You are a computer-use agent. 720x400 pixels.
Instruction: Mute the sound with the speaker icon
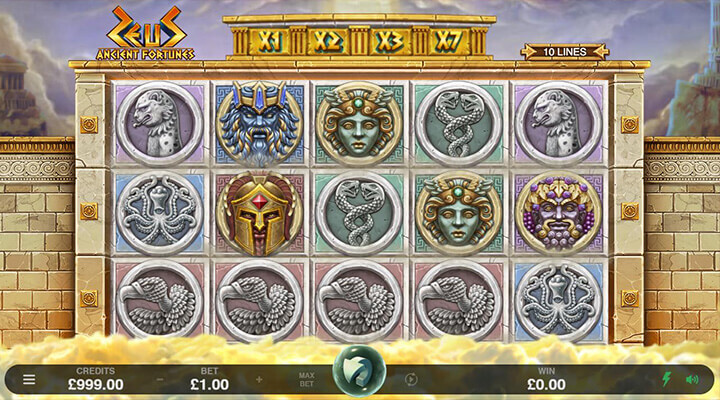[x=690, y=379]
